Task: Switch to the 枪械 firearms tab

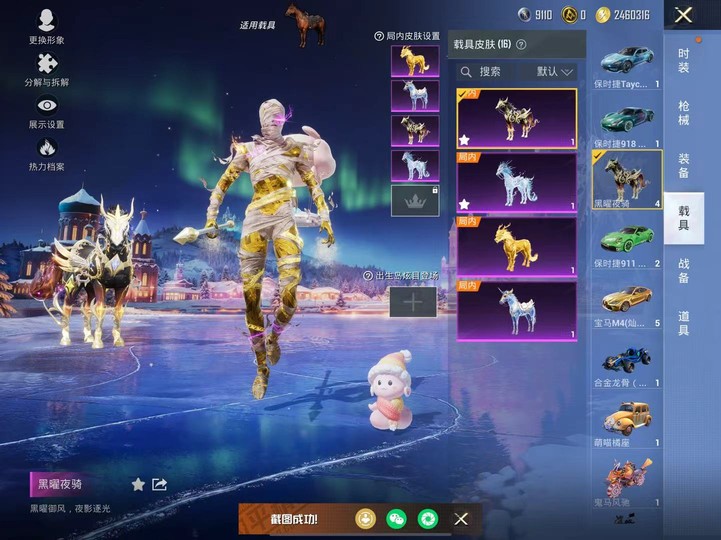Action: click(x=683, y=113)
